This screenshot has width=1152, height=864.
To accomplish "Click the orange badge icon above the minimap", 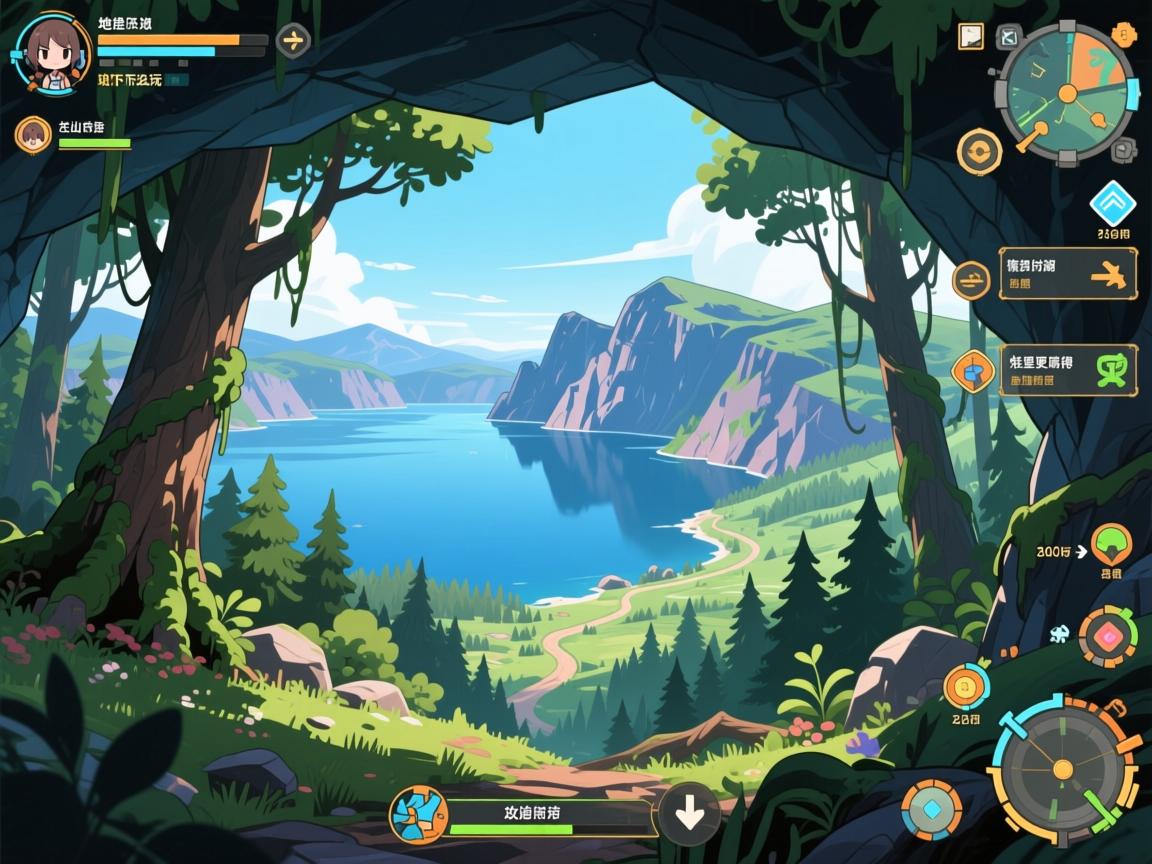I will (1125, 36).
